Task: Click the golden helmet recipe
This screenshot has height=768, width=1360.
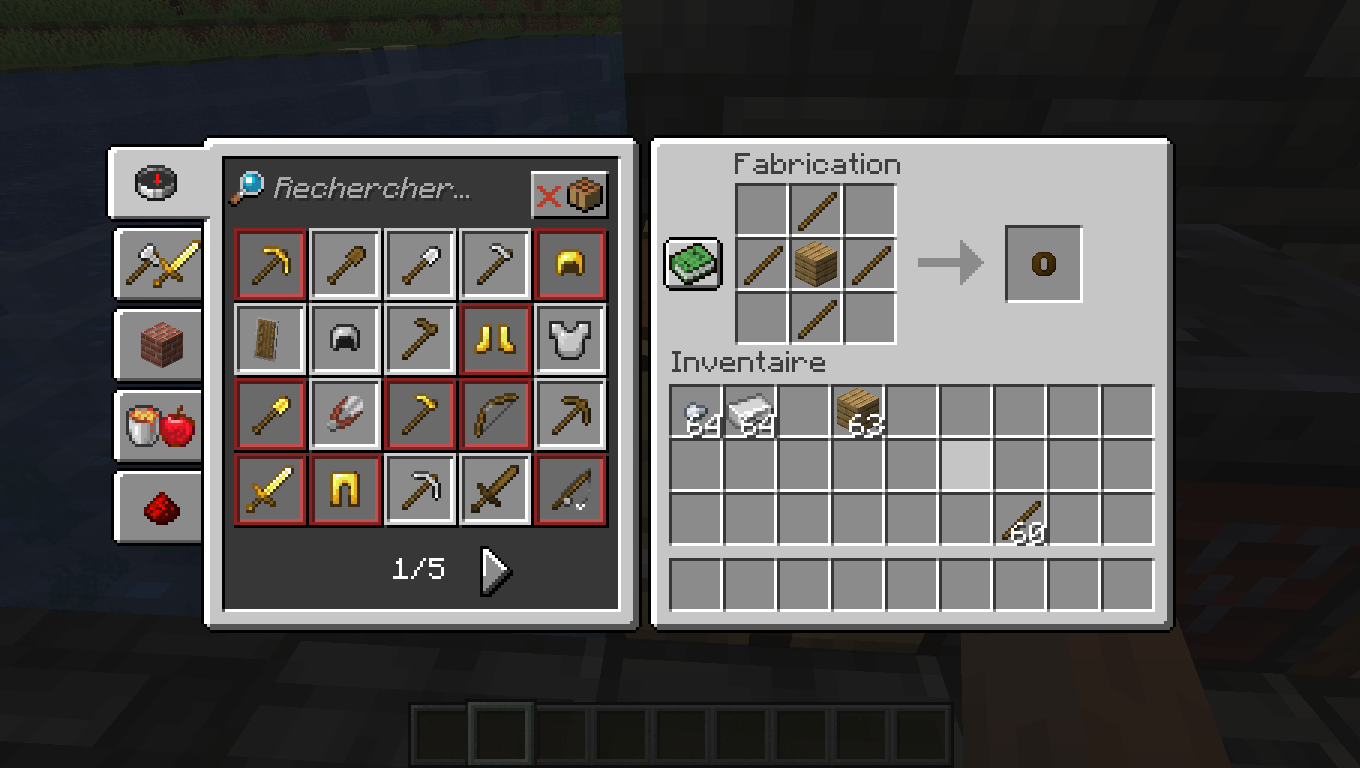Action: (x=569, y=263)
